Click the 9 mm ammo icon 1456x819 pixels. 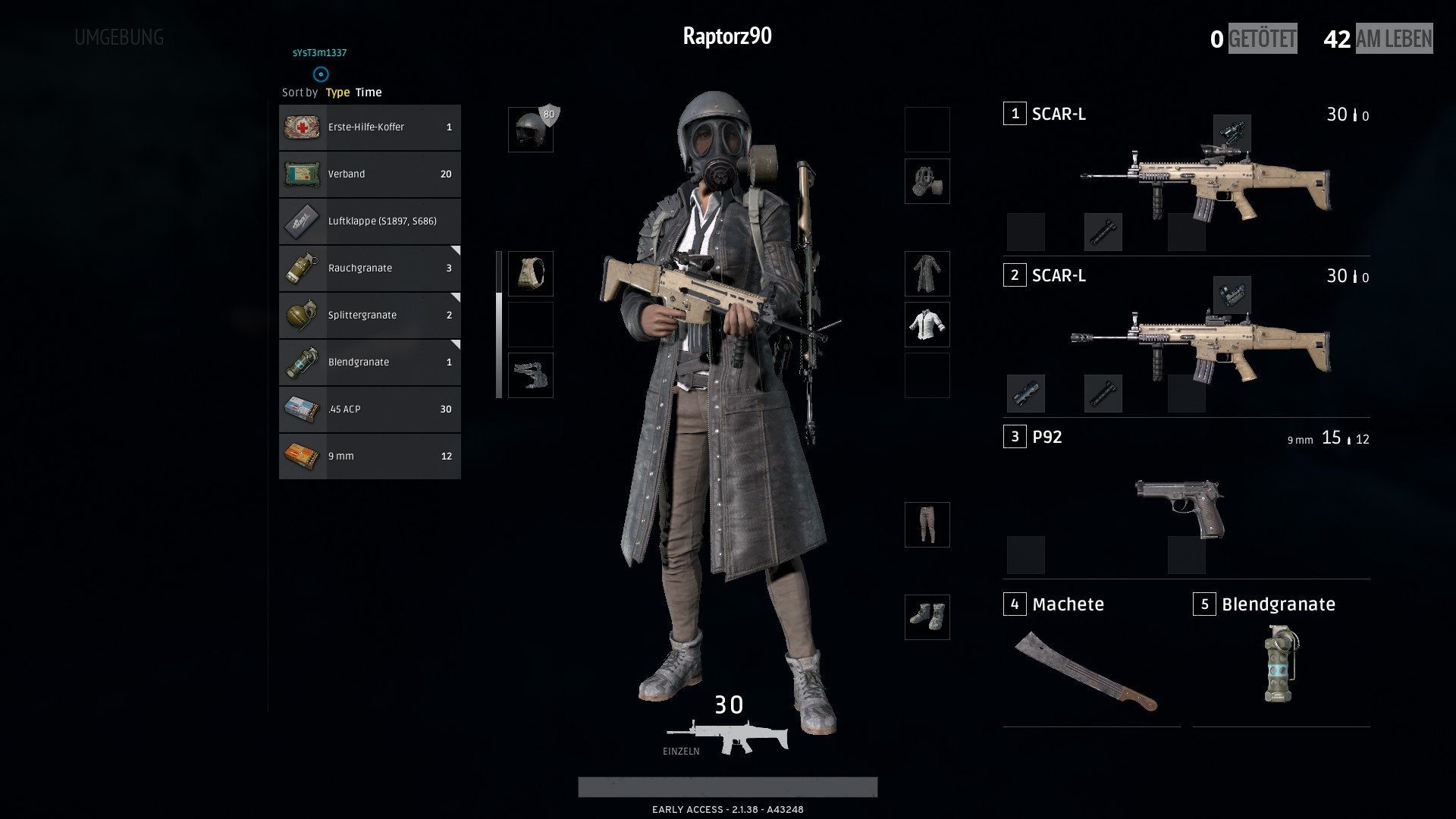point(302,456)
